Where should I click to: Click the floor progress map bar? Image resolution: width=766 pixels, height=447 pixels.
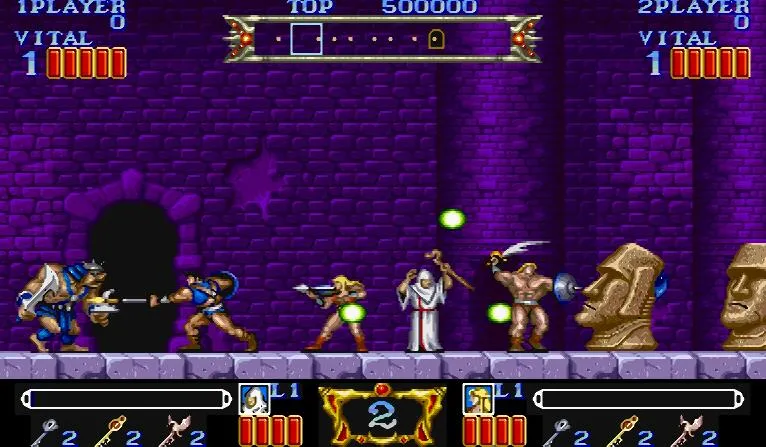pos(382,39)
